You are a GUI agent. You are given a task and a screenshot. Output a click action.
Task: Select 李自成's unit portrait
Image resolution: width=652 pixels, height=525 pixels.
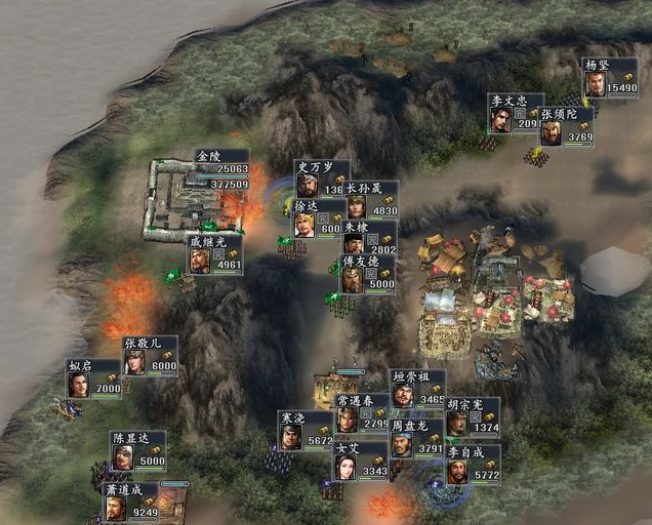tap(457, 470)
